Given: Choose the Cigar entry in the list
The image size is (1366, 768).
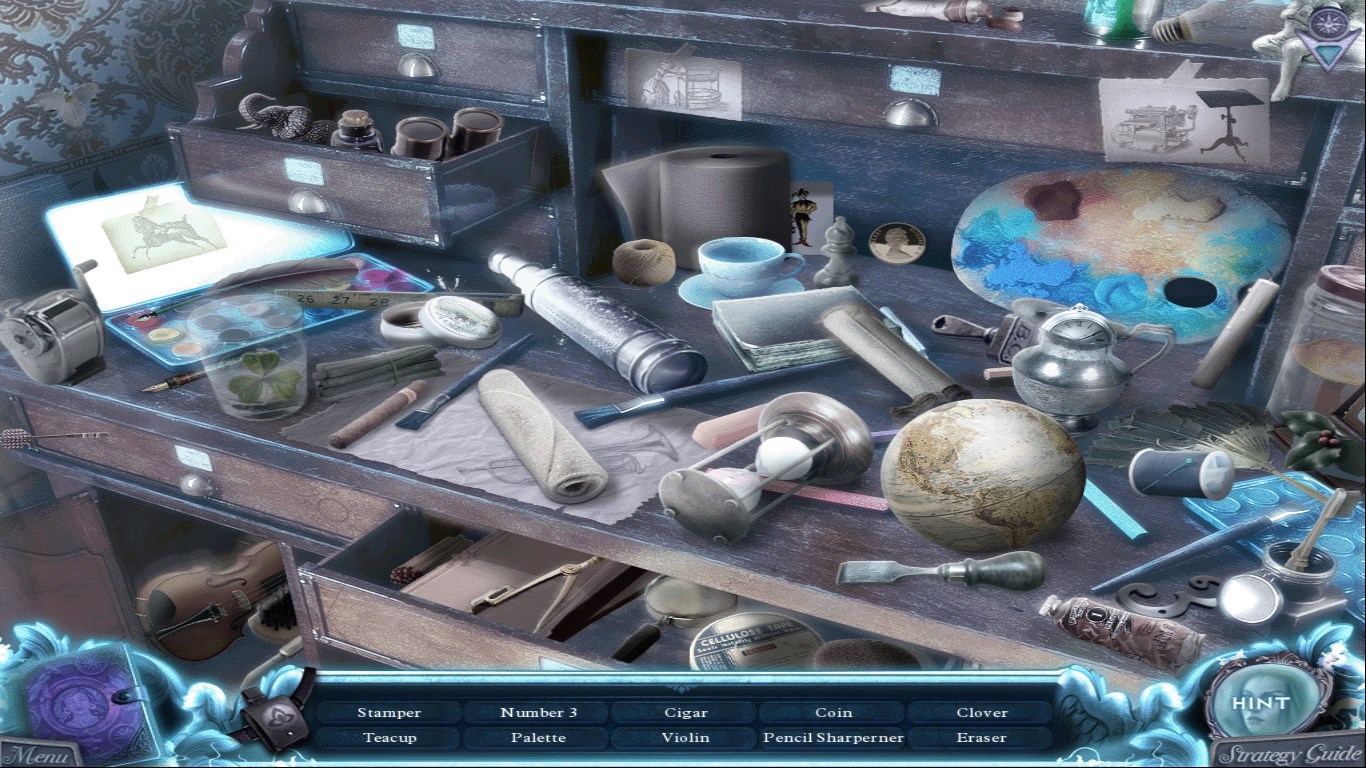Looking at the screenshot, I should [x=686, y=713].
